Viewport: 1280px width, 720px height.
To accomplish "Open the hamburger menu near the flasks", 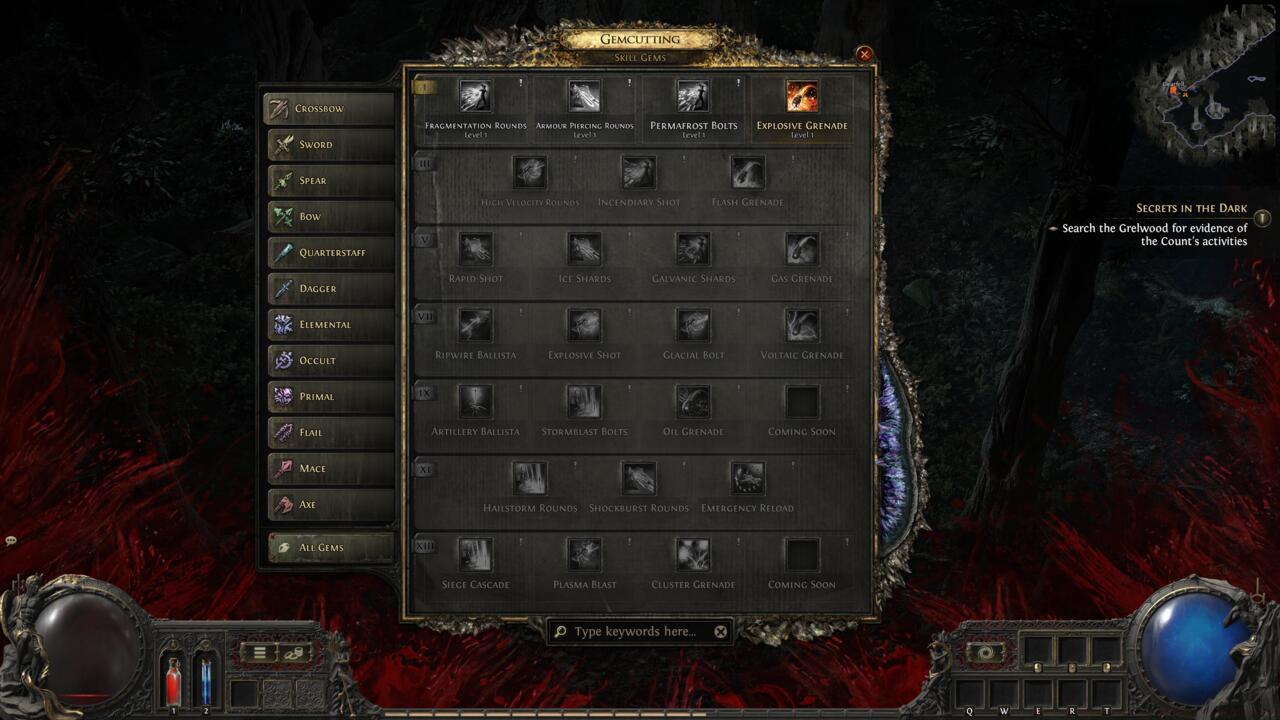I will [x=258, y=651].
